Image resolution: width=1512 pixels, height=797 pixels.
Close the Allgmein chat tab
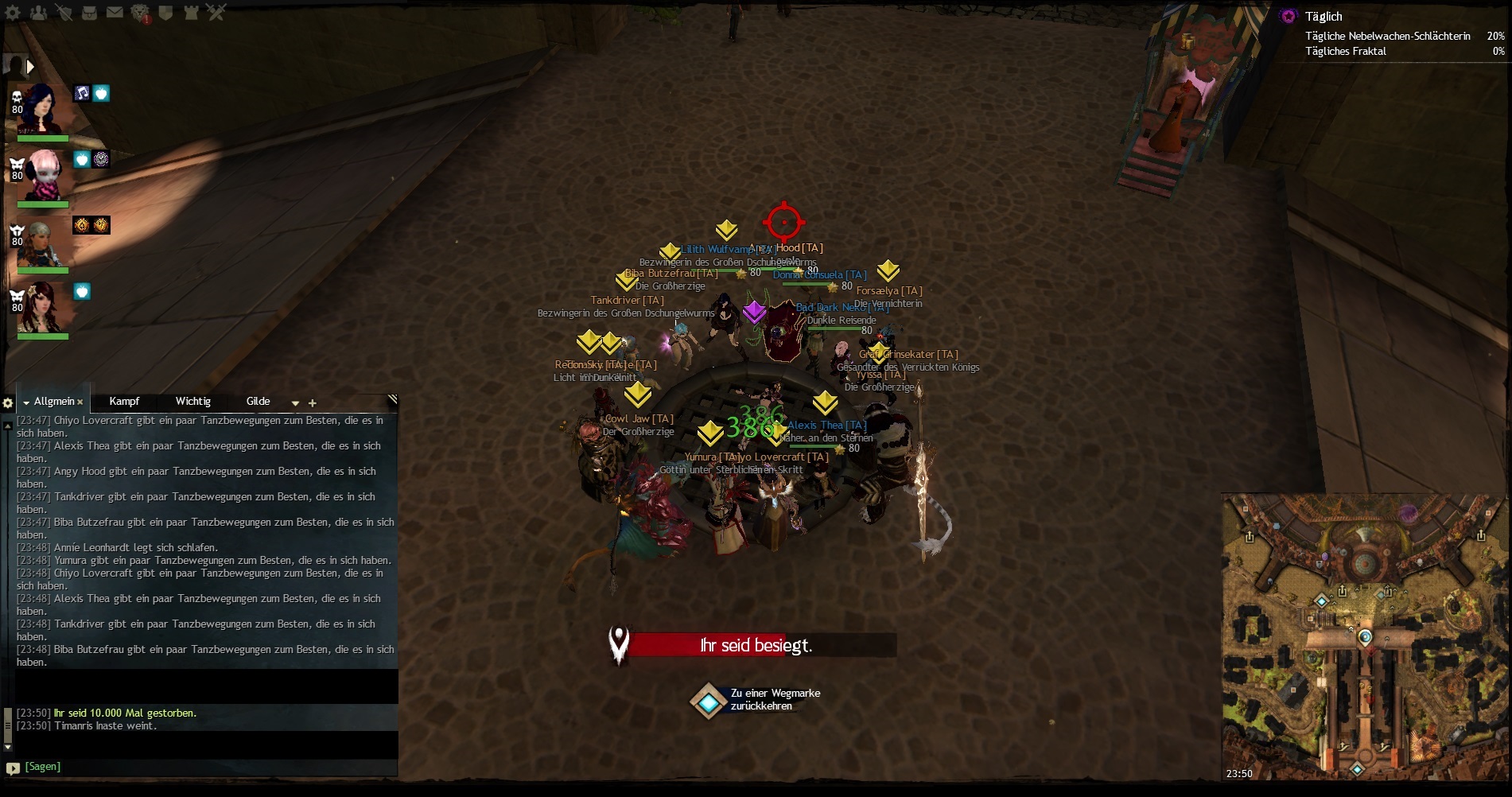(80, 402)
